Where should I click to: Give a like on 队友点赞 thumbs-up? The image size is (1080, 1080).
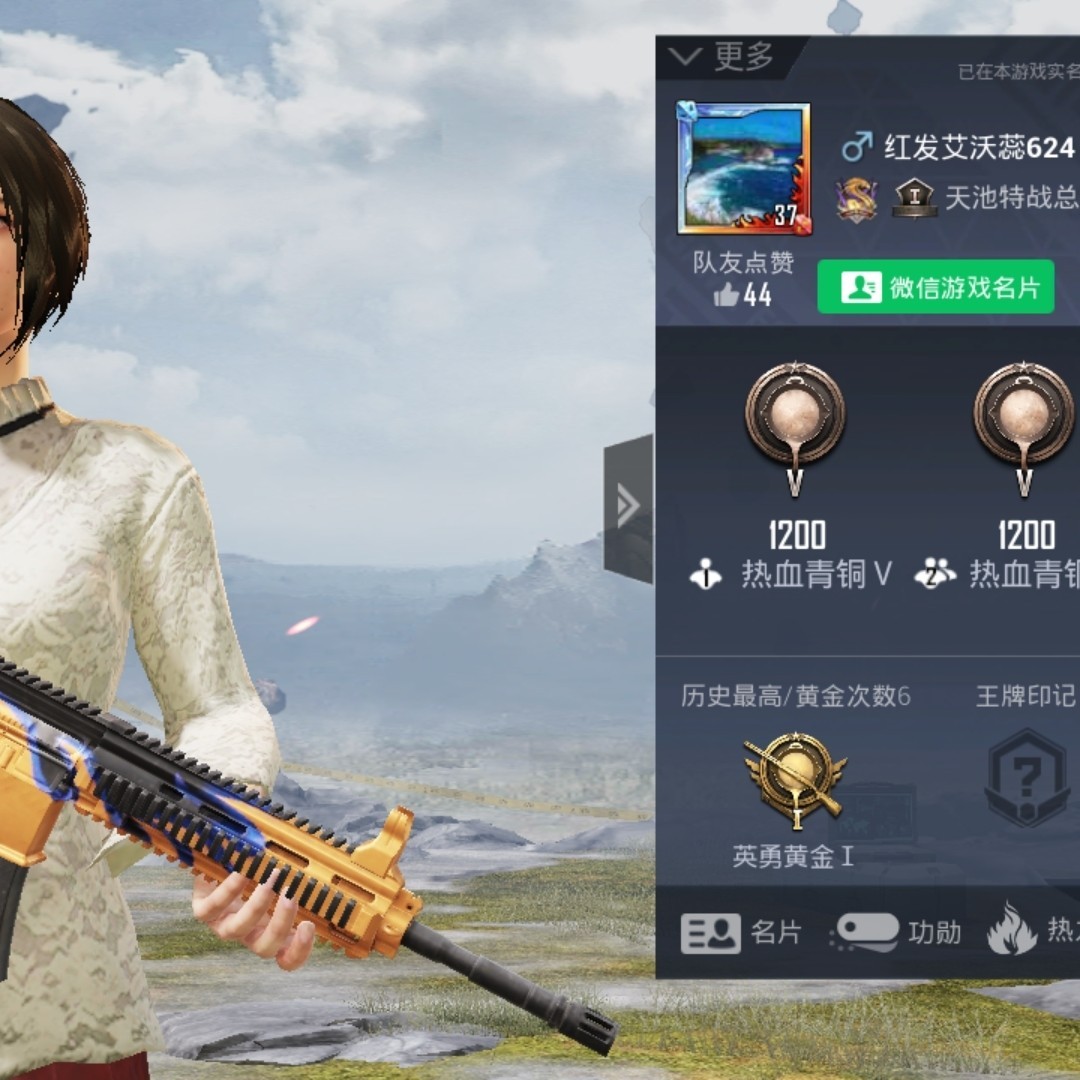728,295
